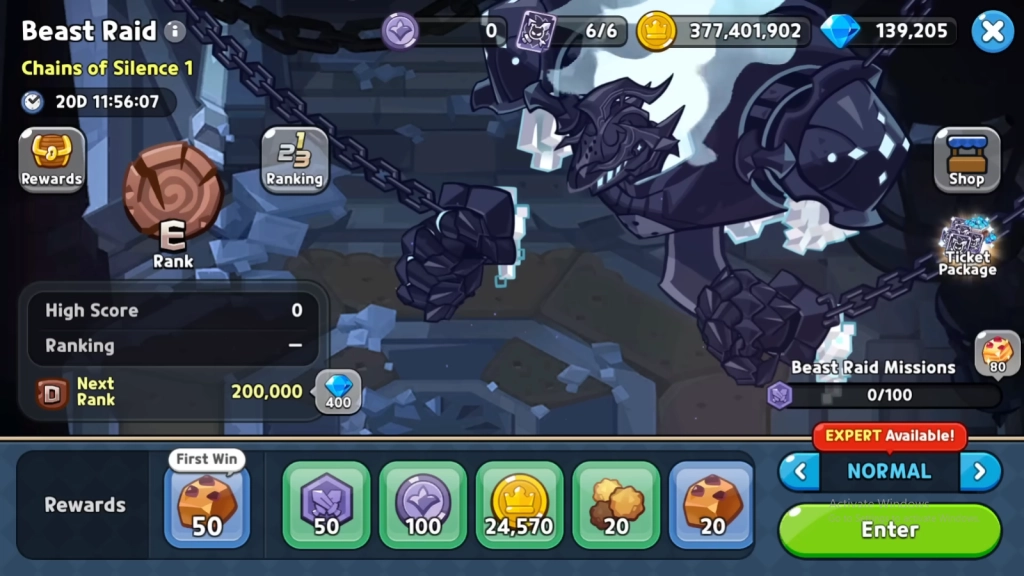Inspect the First Win 50 reward
The image size is (1024, 576).
[x=206, y=505]
